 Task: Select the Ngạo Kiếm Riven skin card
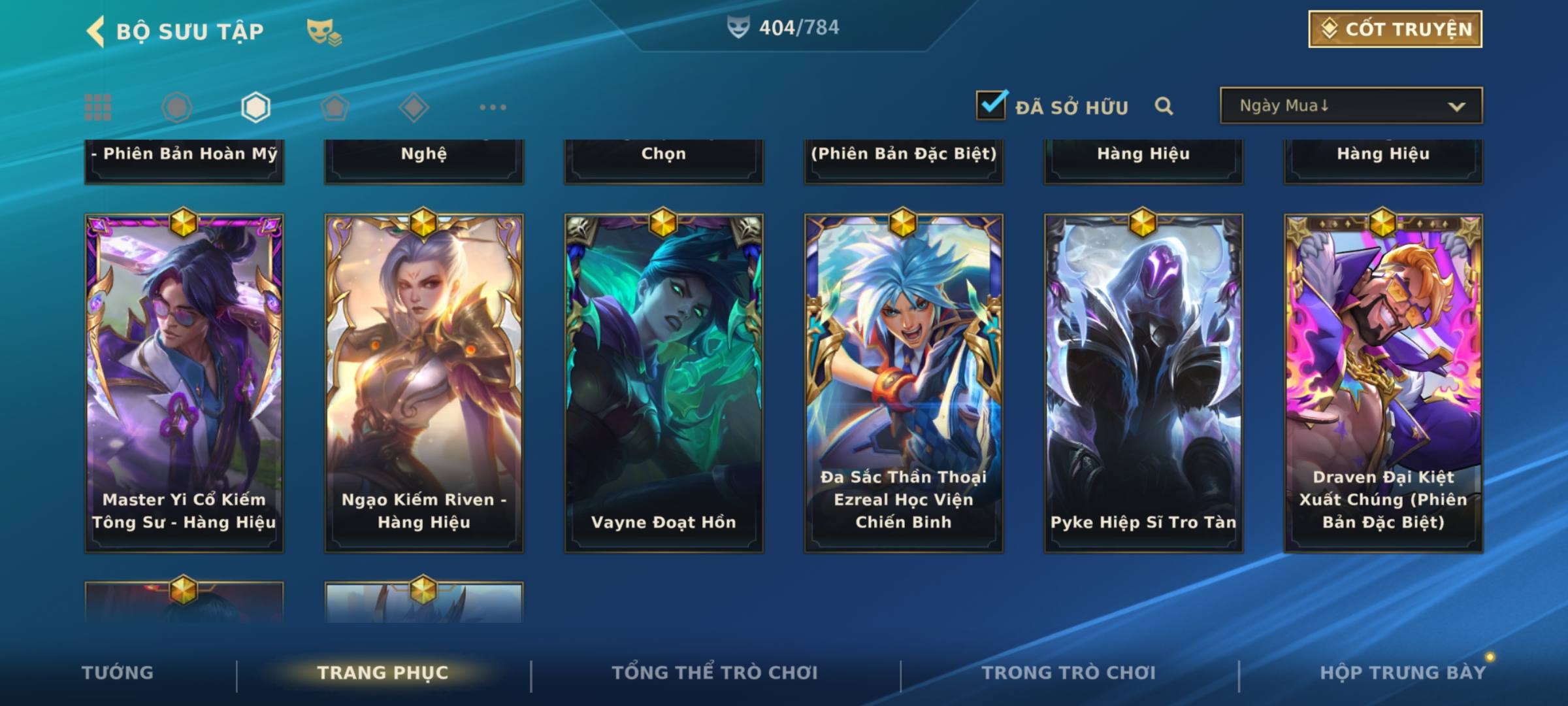click(424, 384)
